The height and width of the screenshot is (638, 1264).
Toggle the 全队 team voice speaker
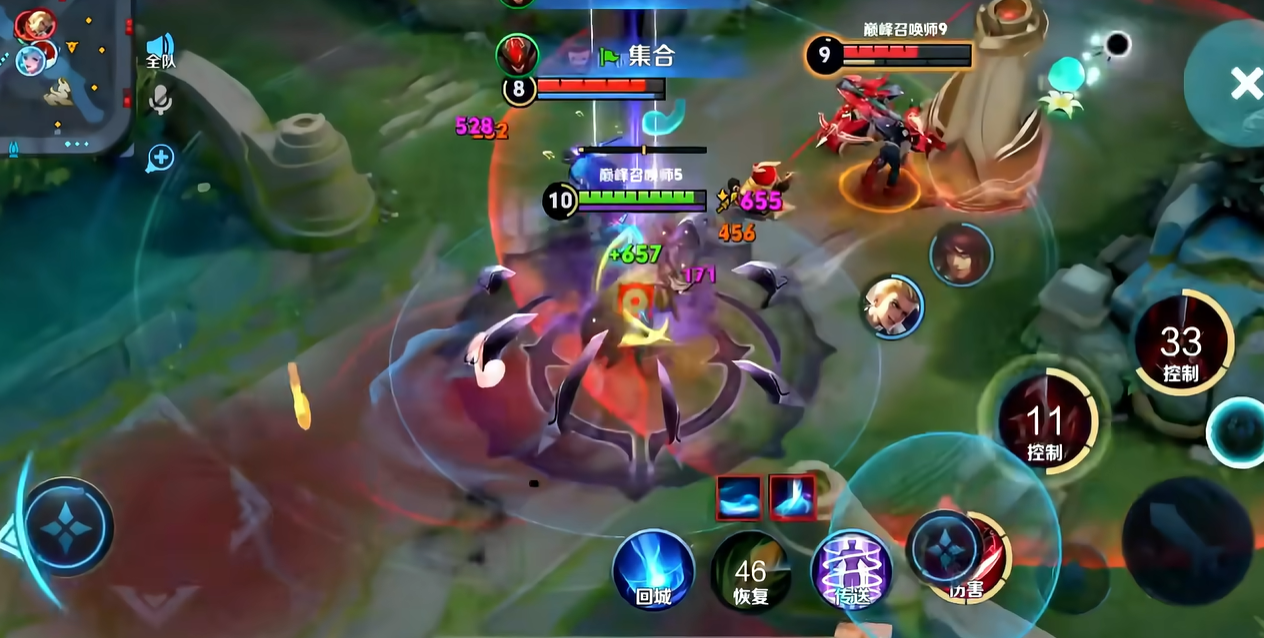tap(160, 50)
